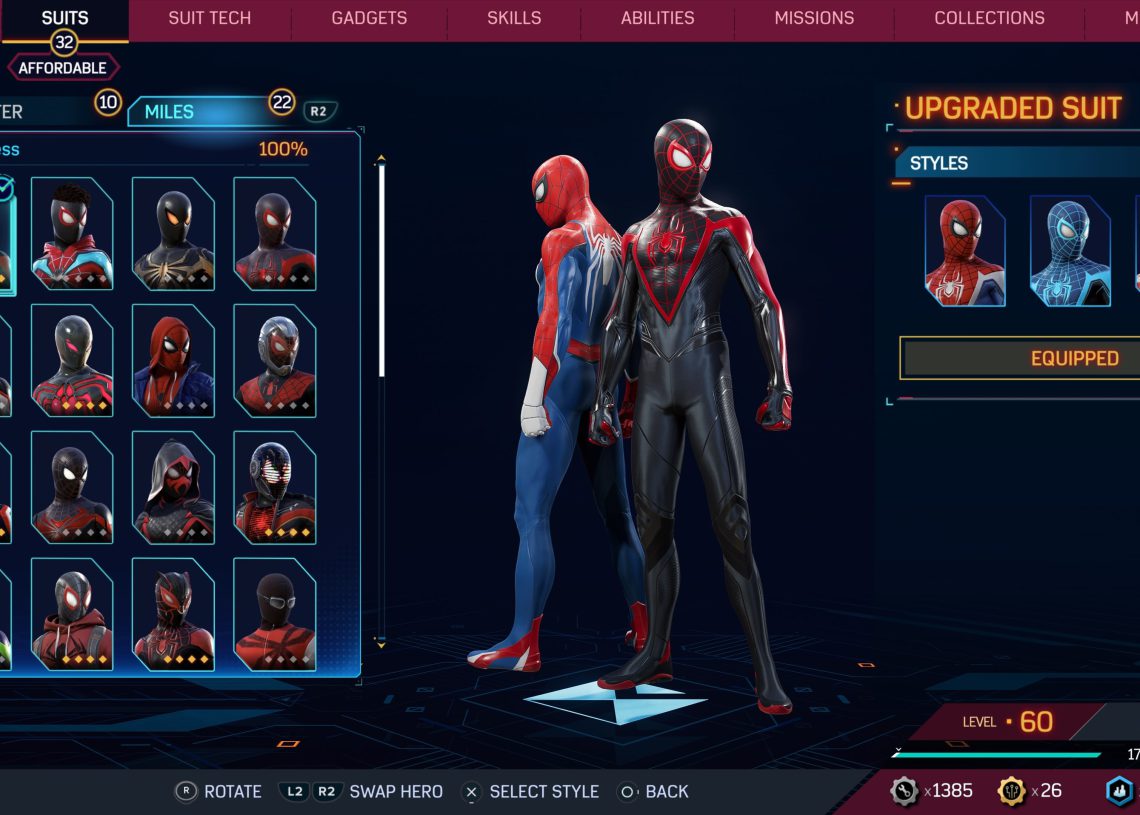This screenshot has width=1140, height=815.
Task: Pick the gray-hooded suit with red mask
Action: coord(173,487)
